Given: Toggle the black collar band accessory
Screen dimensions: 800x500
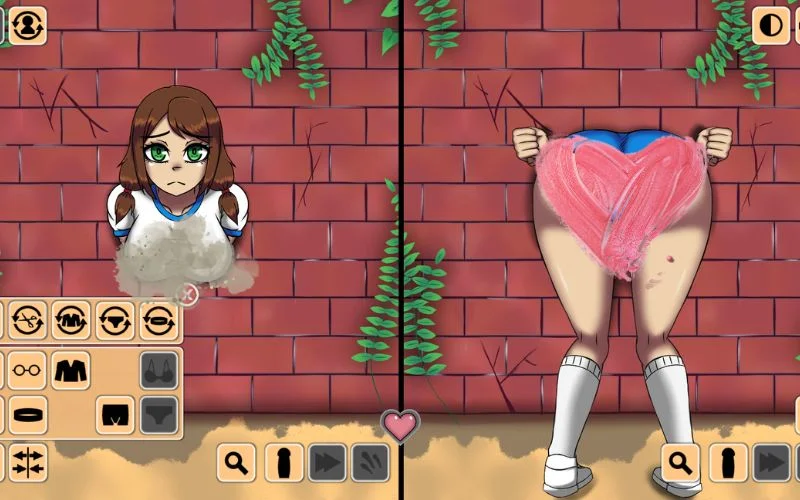Looking at the screenshot, I should coord(28,414).
